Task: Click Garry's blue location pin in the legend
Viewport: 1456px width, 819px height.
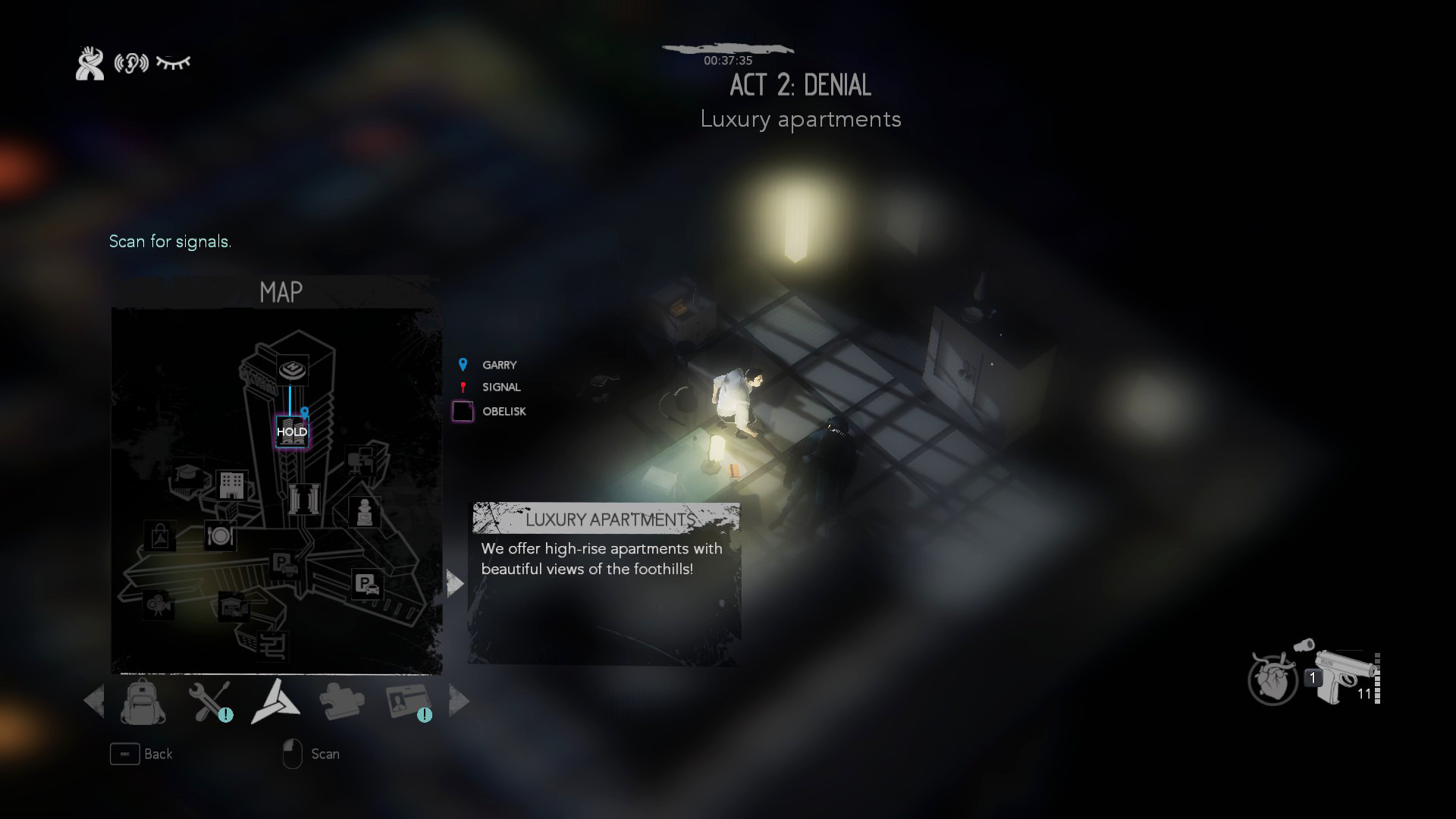Action: pos(463,364)
